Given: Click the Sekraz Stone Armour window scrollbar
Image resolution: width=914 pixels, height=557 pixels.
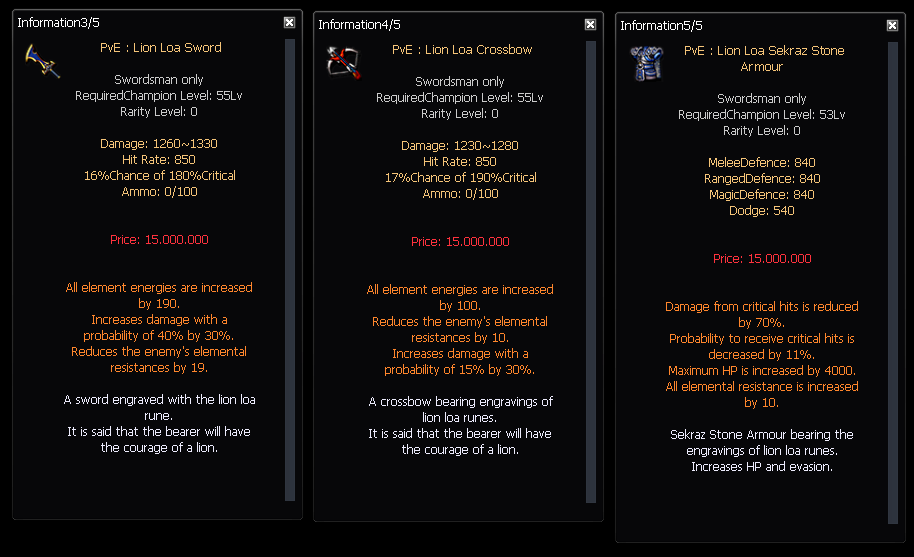Looking at the screenshot, I should coord(893,280).
